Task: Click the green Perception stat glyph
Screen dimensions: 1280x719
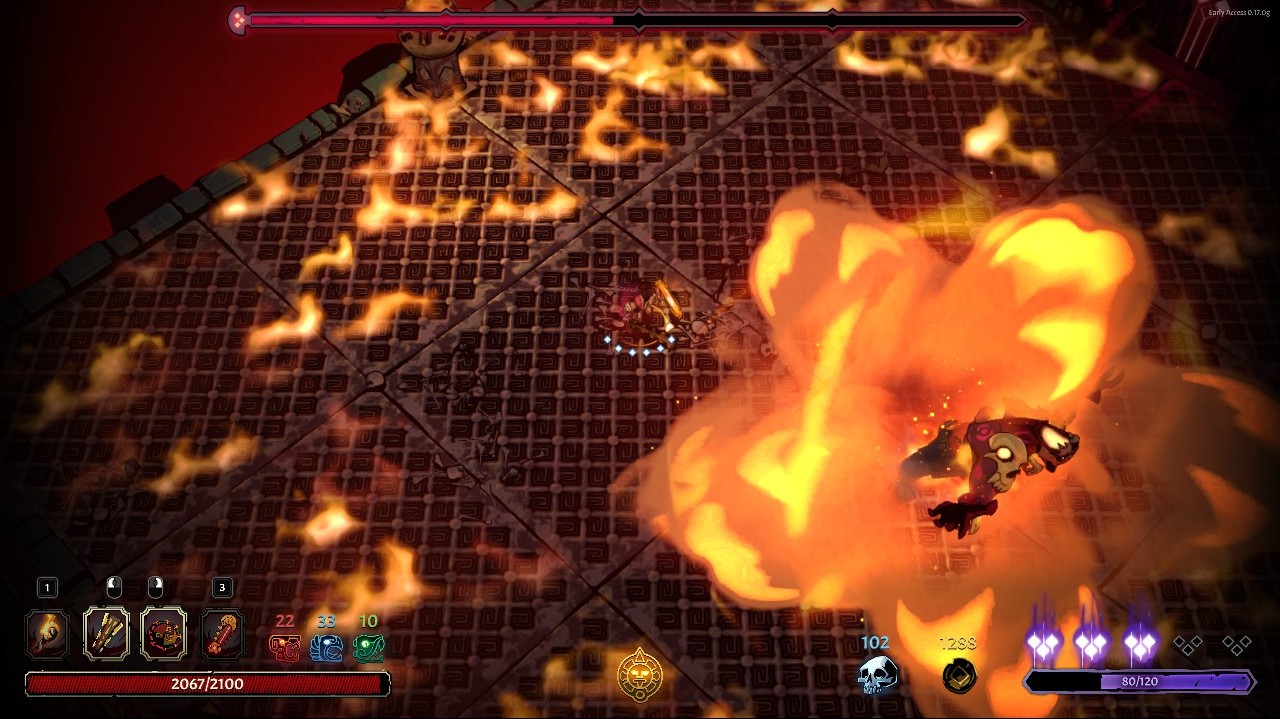Action: click(368, 648)
